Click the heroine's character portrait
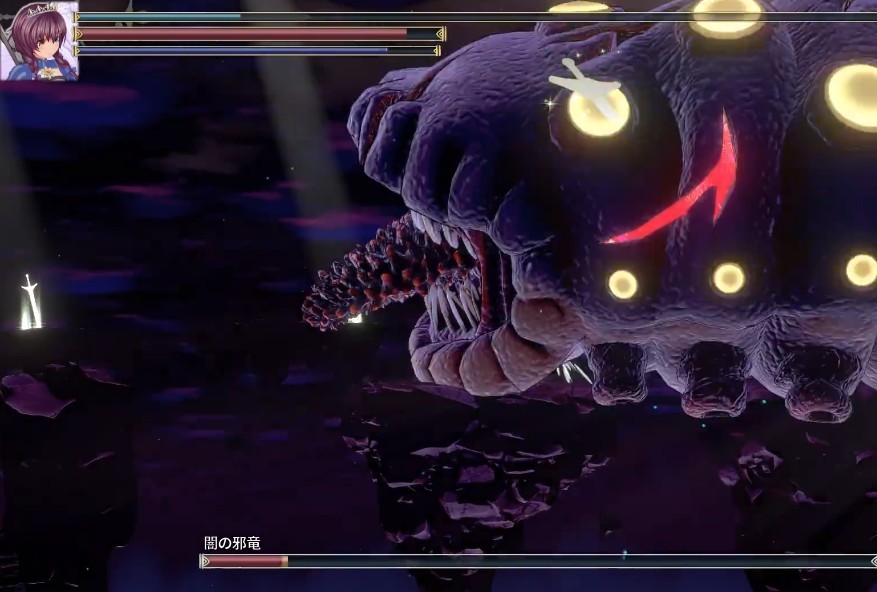The width and height of the screenshot is (877, 592). pyautogui.click(x=38, y=41)
